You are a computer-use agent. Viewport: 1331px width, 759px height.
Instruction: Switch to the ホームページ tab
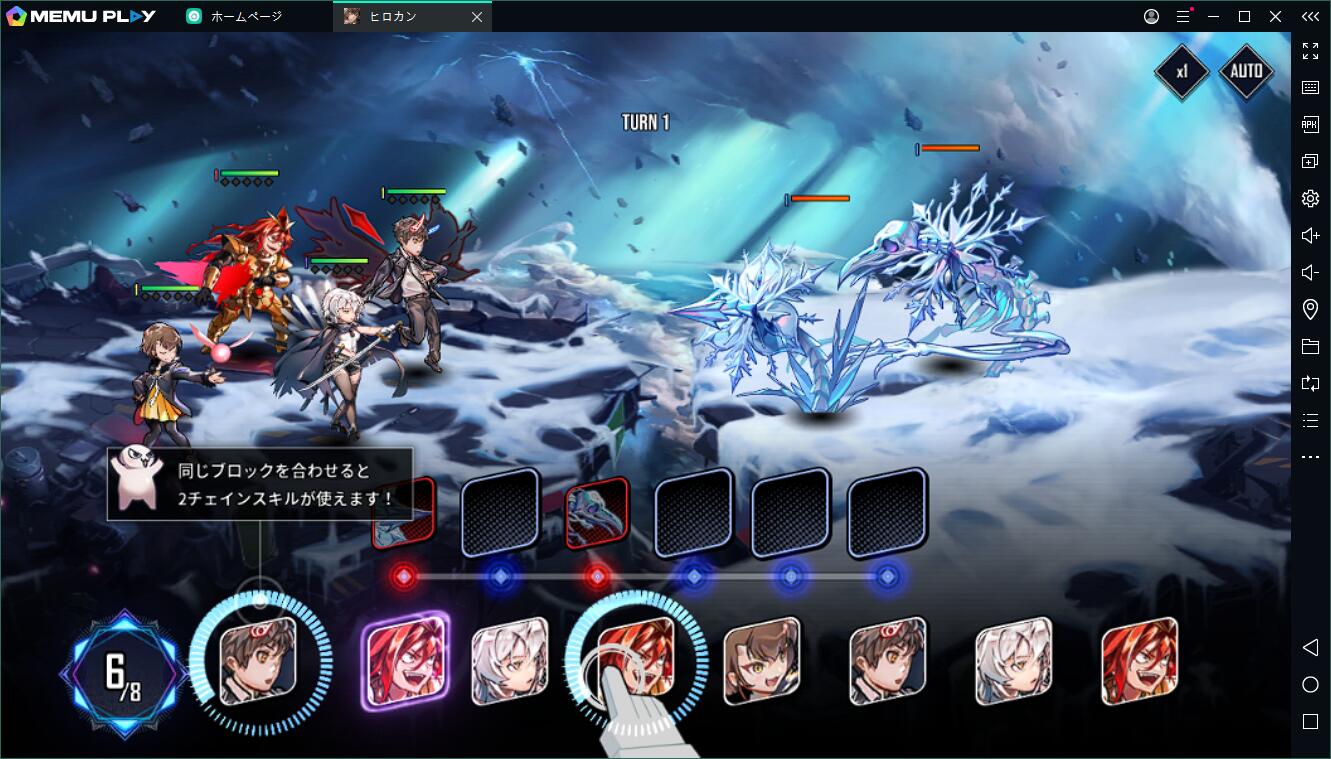pyautogui.click(x=246, y=17)
